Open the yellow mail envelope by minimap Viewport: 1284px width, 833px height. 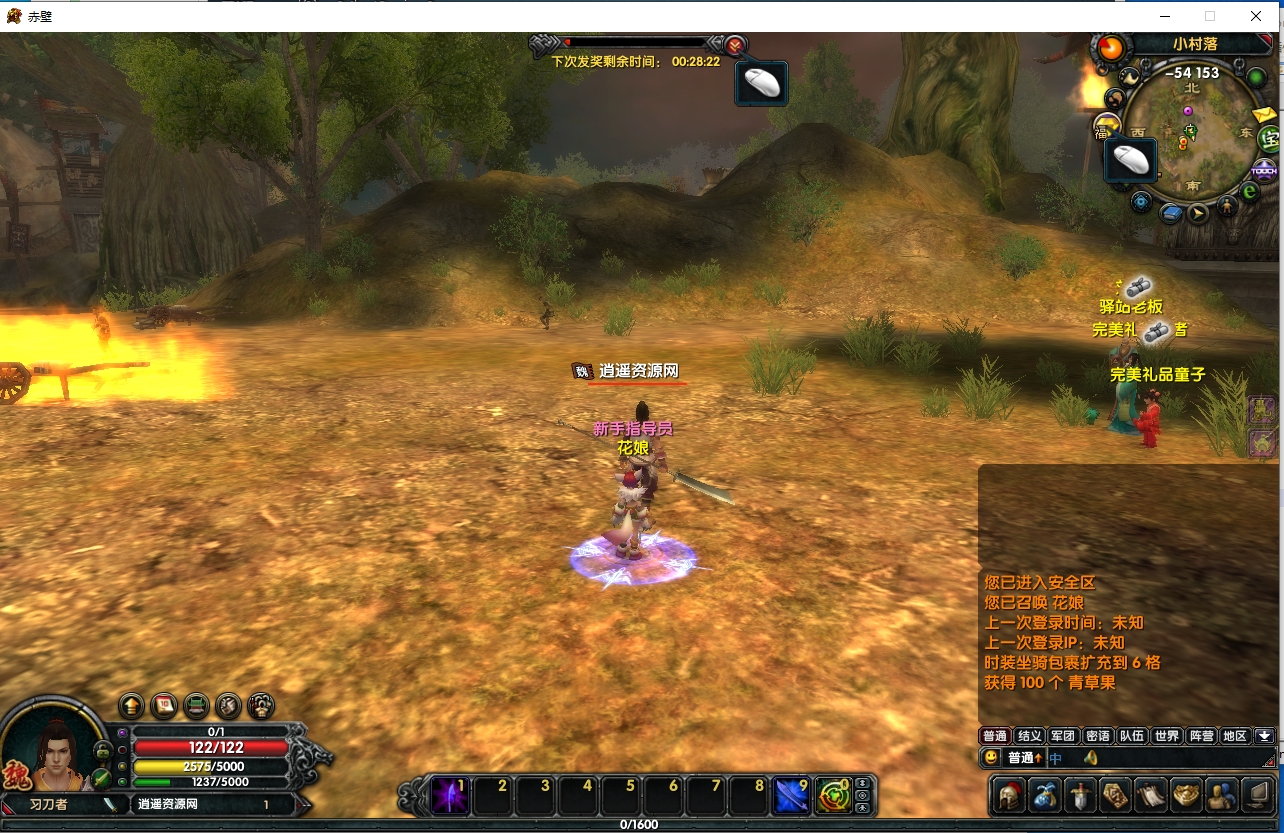coord(1265,114)
